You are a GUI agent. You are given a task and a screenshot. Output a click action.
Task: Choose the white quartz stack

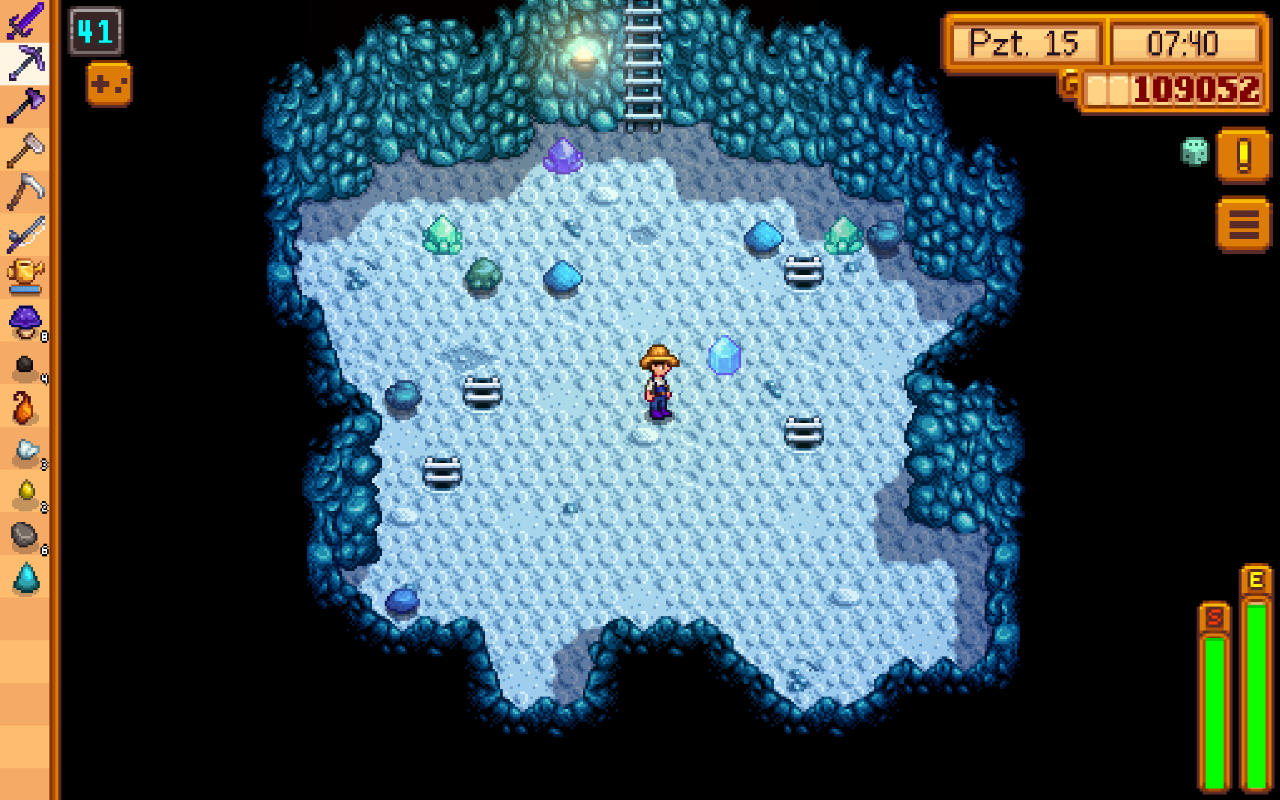coord(26,452)
